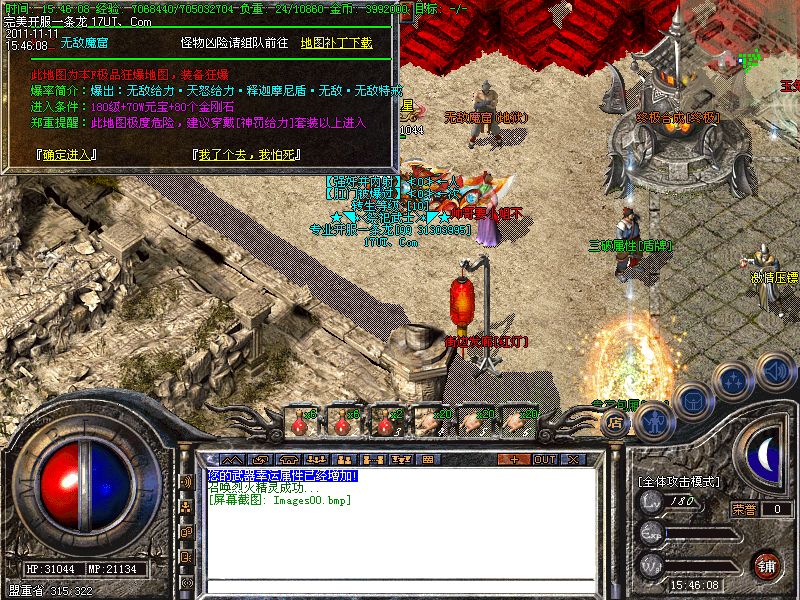Toggle sound with the speaker icon
800x600 pixels.
(x=775, y=370)
